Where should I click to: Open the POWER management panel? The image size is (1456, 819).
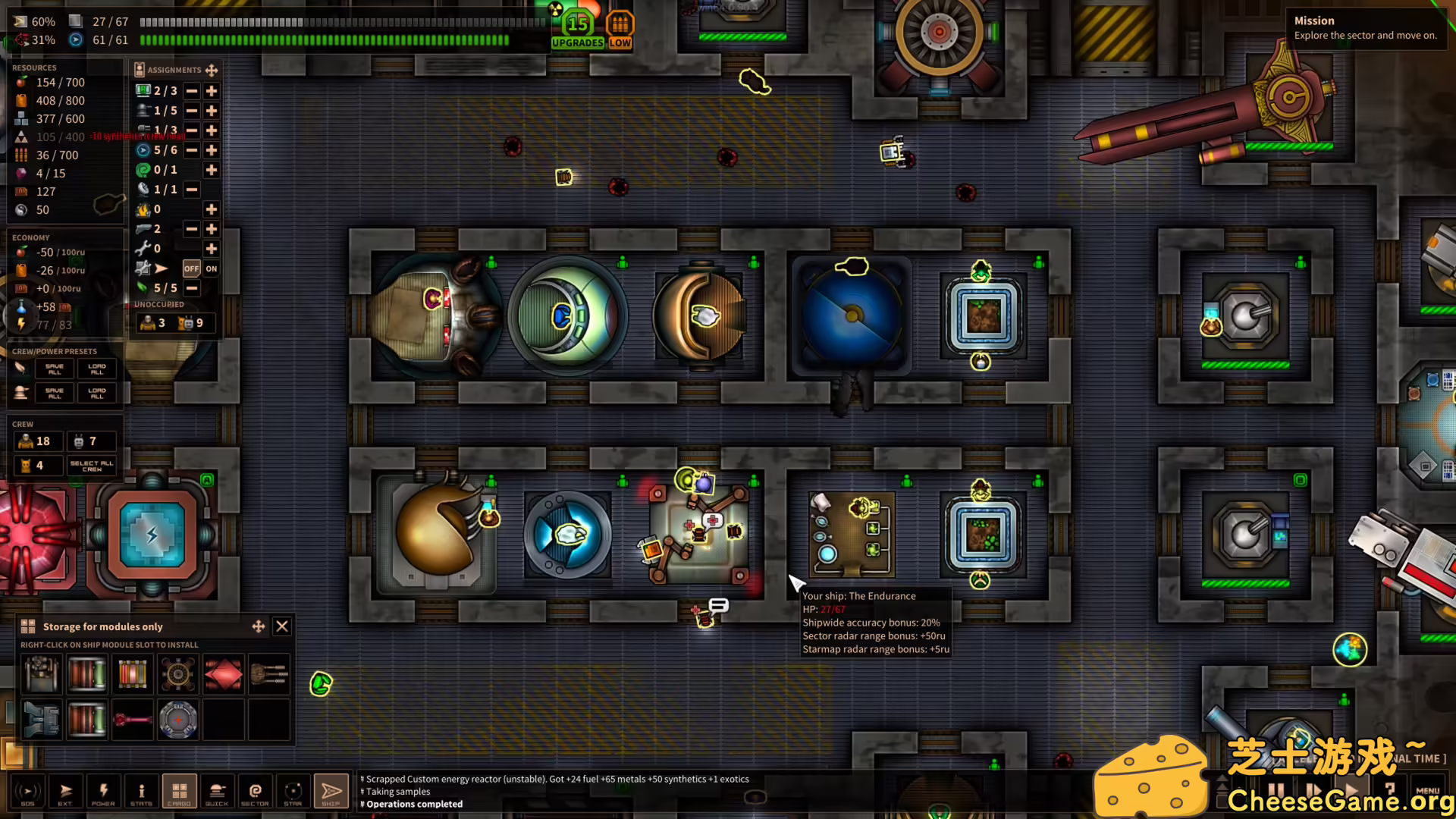(104, 791)
